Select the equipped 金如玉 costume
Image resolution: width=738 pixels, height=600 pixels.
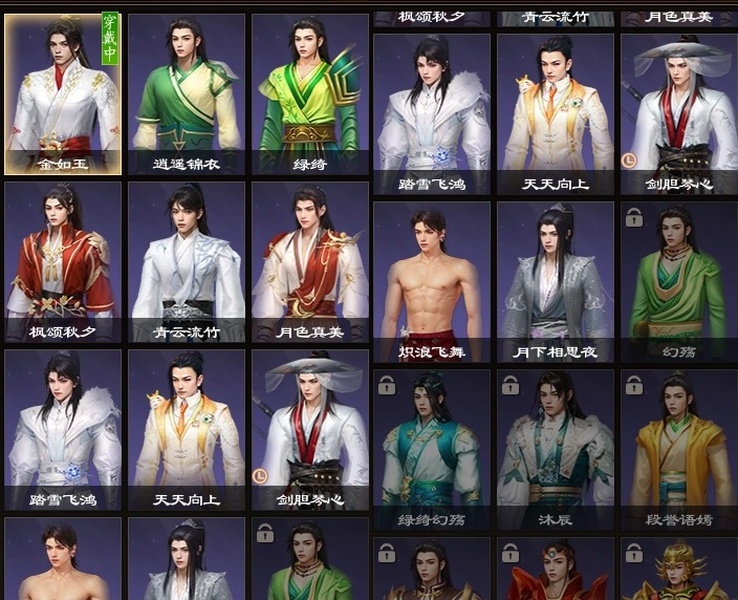63,95
